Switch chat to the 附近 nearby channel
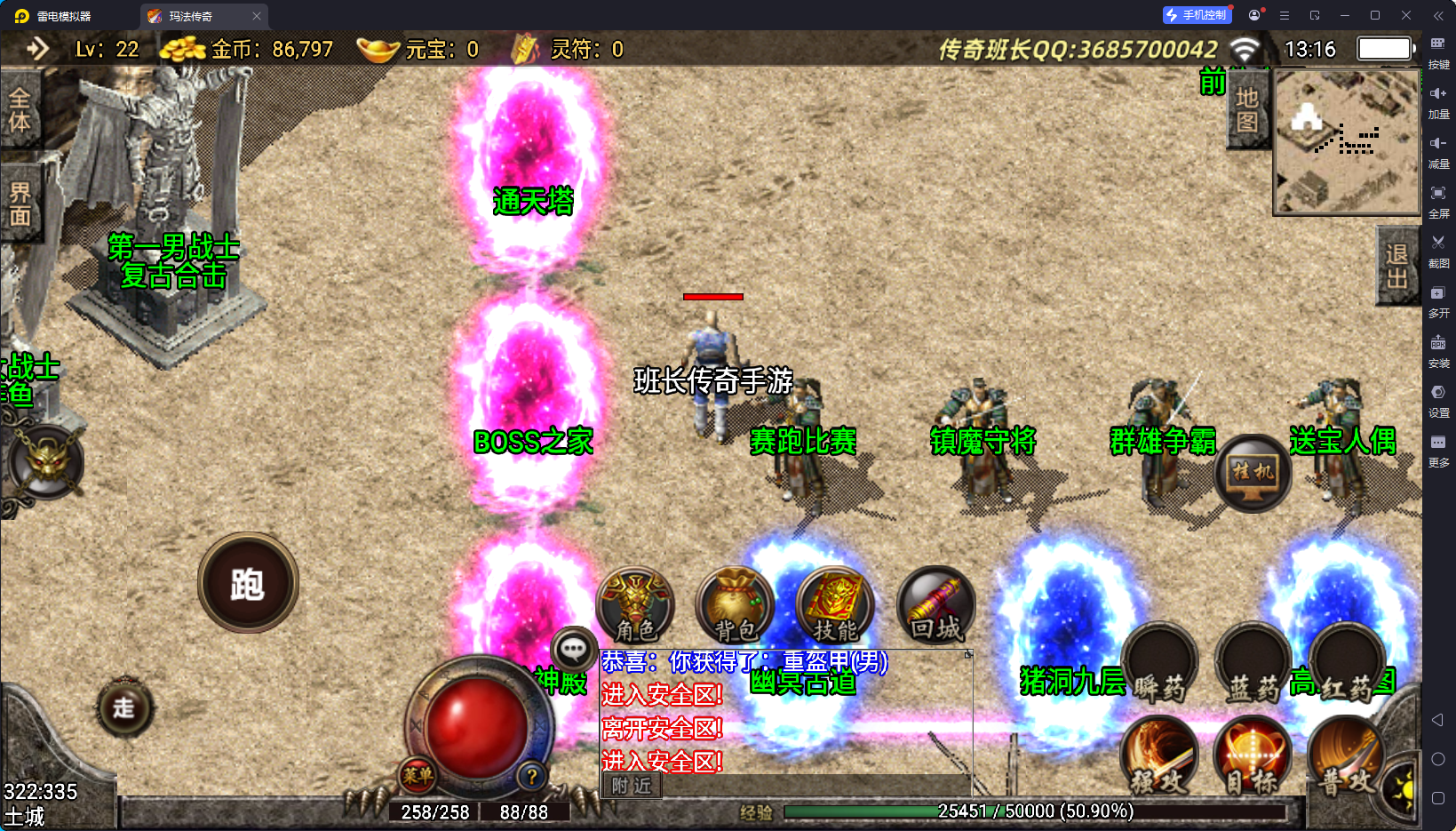Viewport: 1456px width, 831px height. pyautogui.click(x=632, y=786)
